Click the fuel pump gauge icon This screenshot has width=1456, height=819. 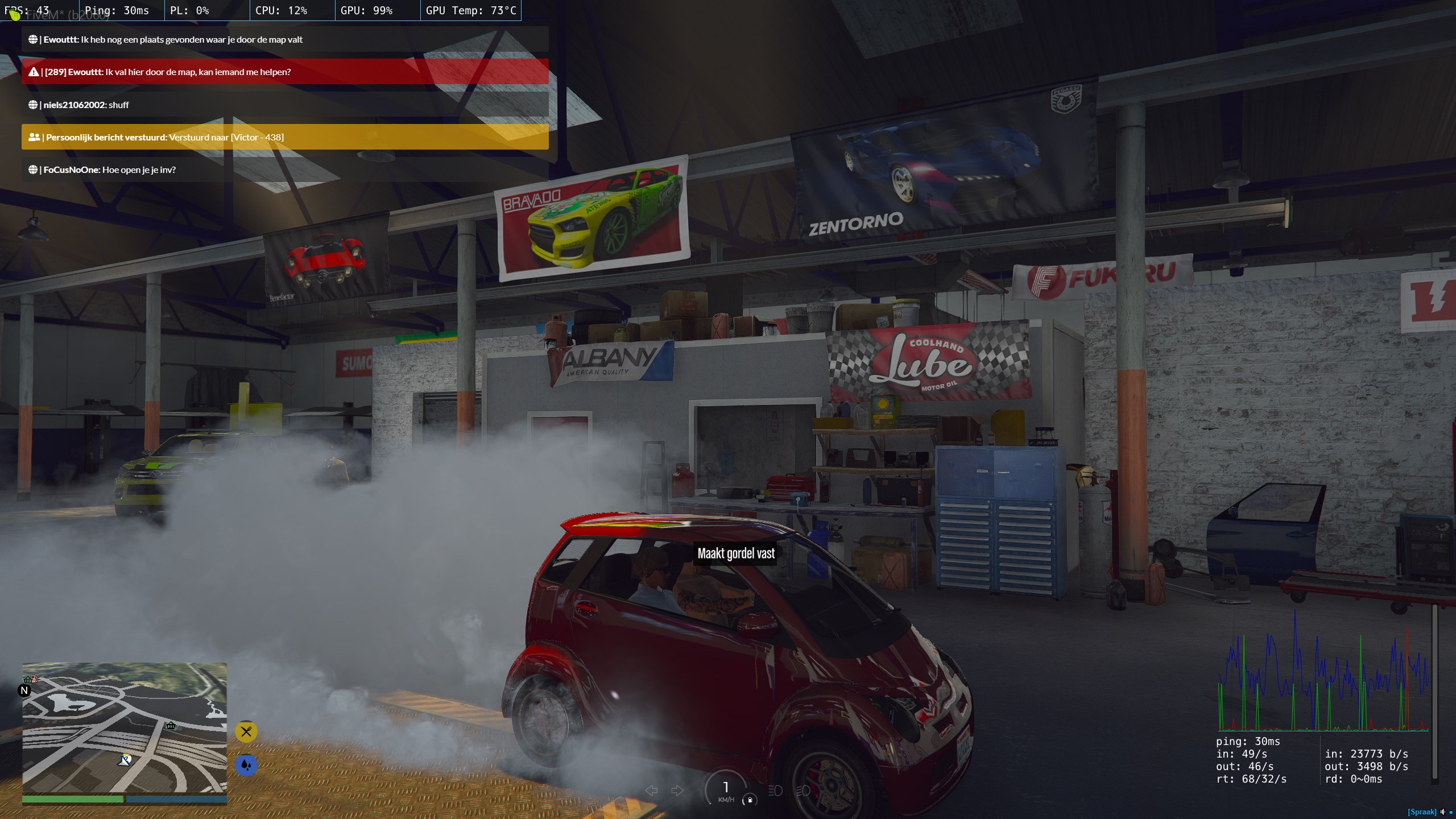(750, 800)
